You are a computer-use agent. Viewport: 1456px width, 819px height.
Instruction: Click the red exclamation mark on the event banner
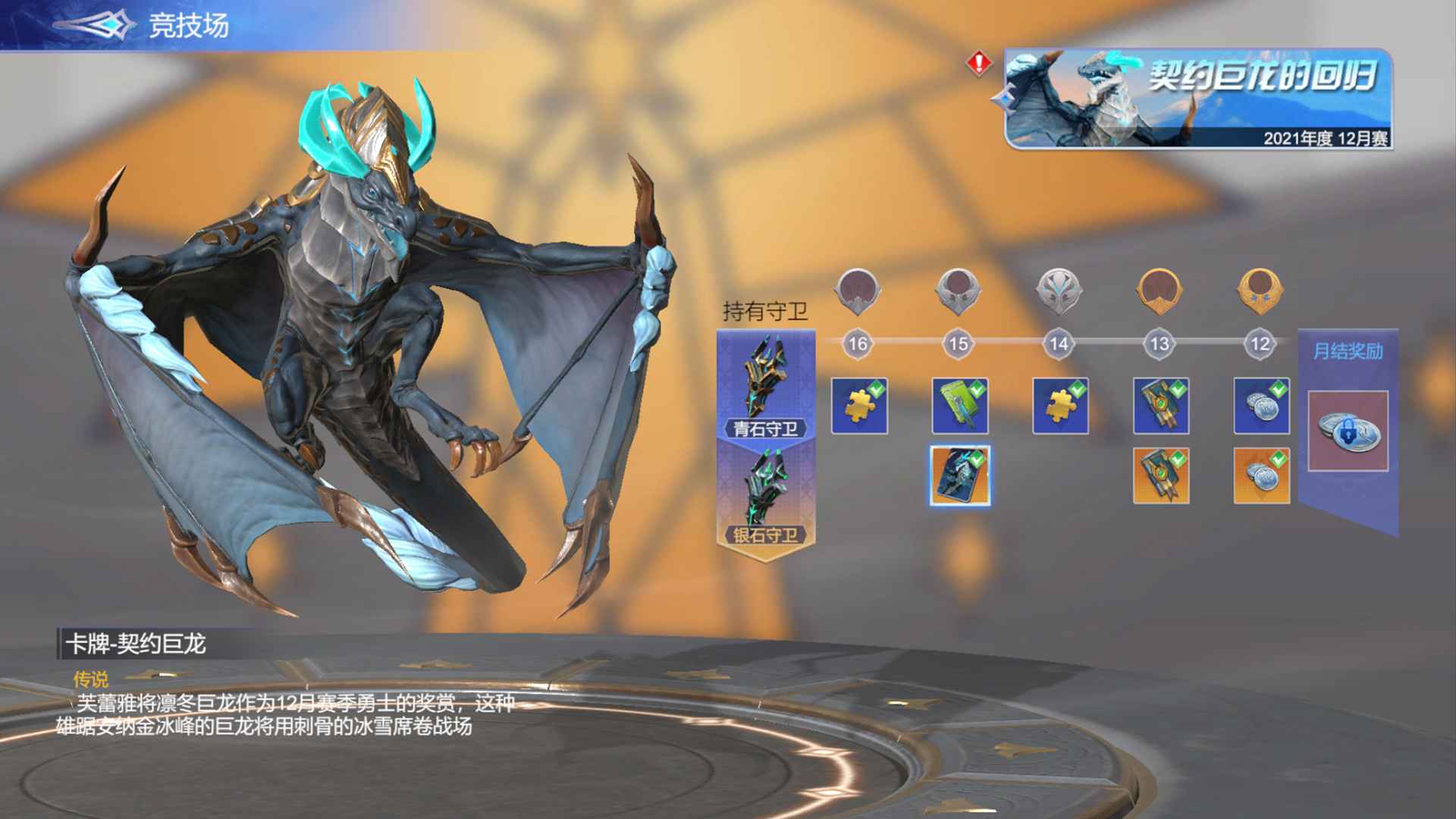[x=980, y=61]
